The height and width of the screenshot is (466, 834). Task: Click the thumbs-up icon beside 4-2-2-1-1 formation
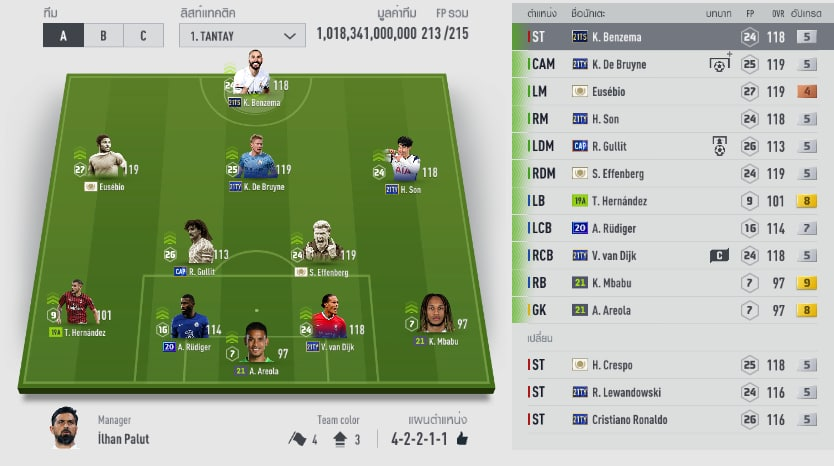click(x=461, y=438)
